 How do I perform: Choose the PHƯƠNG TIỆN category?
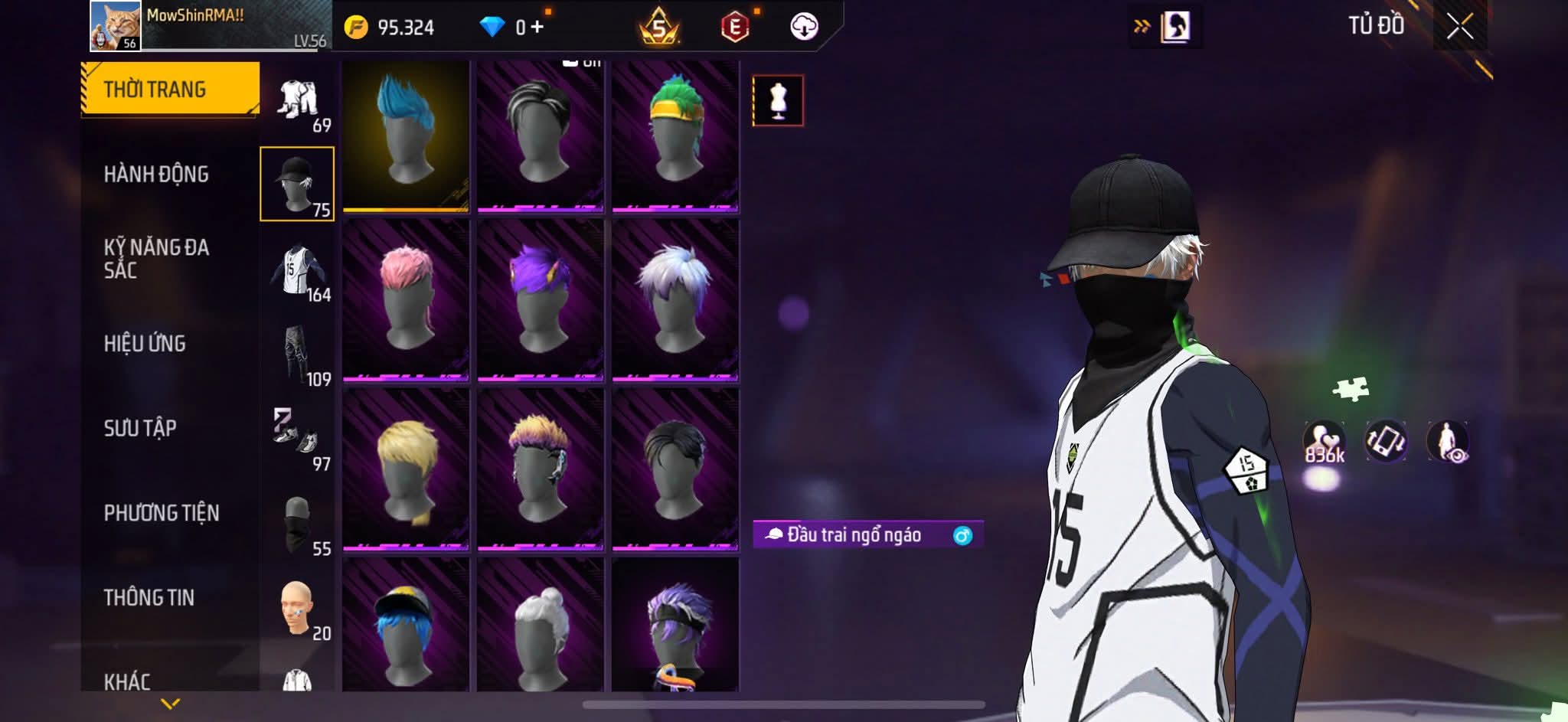pyautogui.click(x=161, y=513)
